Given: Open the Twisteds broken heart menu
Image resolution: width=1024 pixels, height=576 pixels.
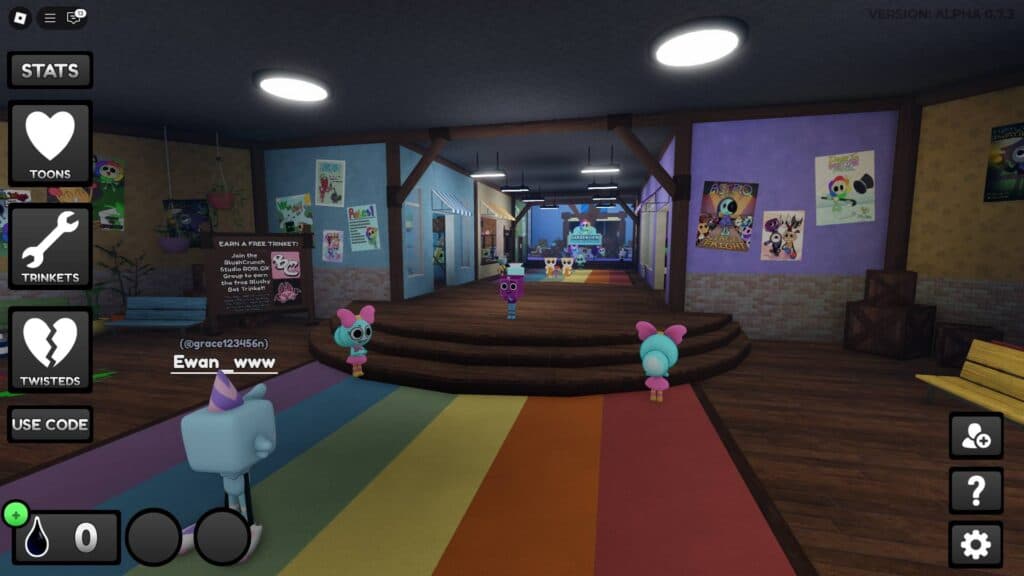Looking at the screenshot, I should tap(50, 350).
